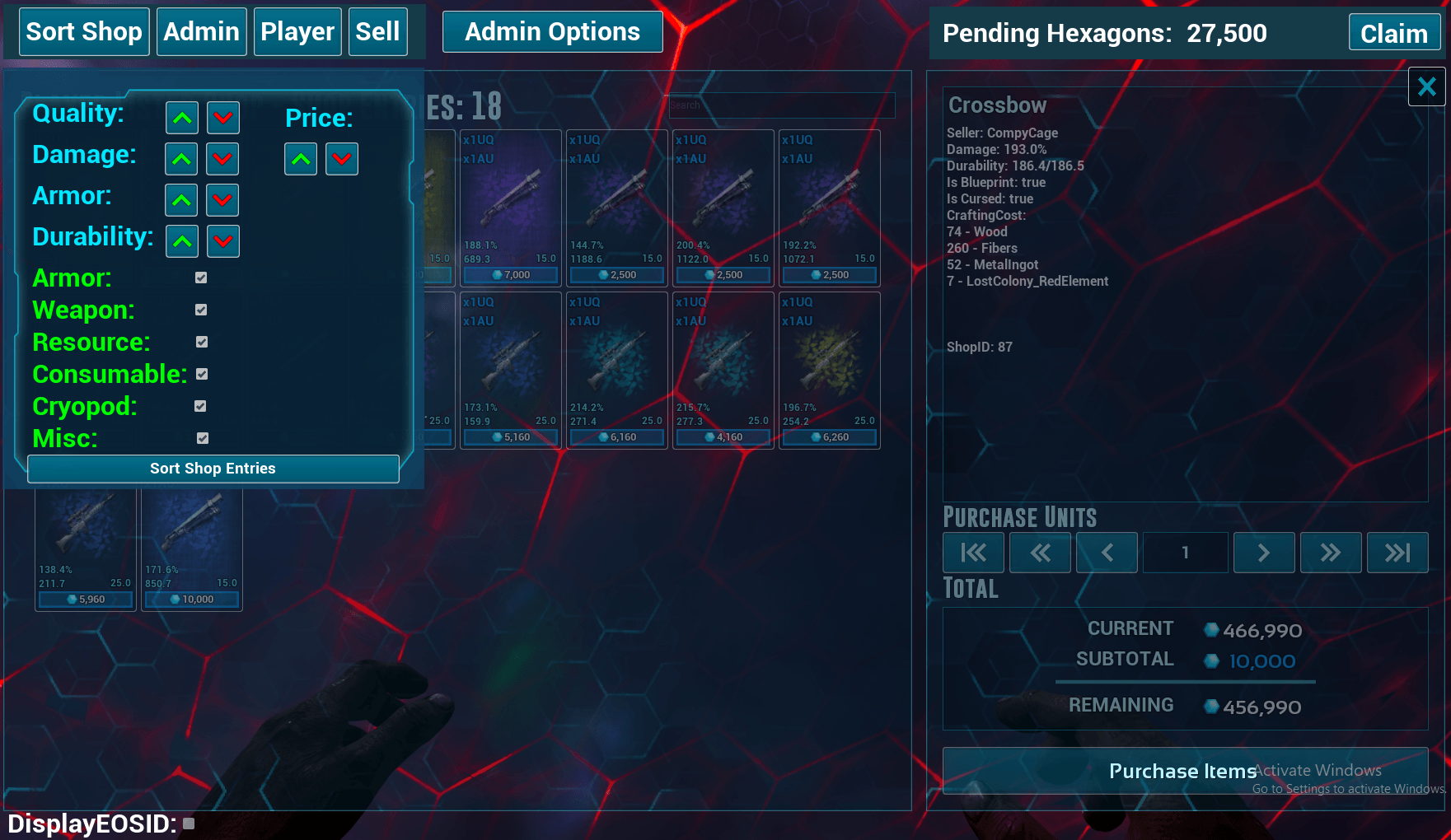Viewport: 1451px width, 840px height.
Task: Open the Sort Shop panel
Action: pos(84,32)
